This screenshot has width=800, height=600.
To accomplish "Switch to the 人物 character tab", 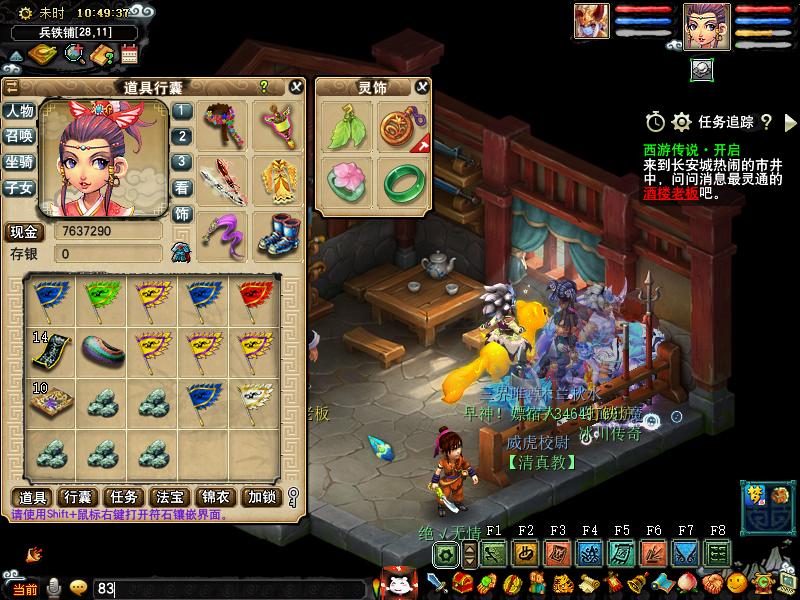I will (19, 111).
